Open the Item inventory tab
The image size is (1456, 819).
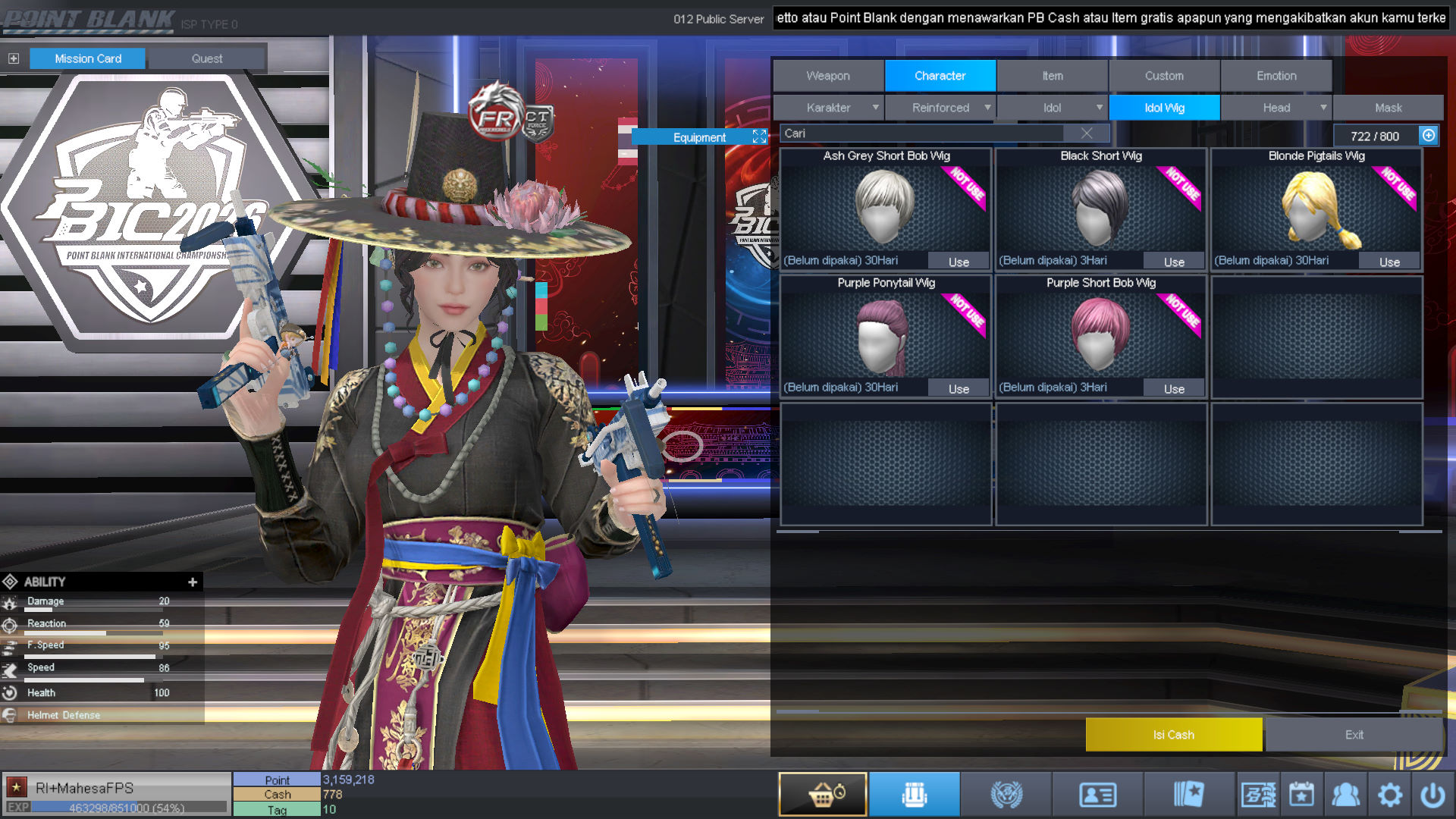tap(1052, 76)
